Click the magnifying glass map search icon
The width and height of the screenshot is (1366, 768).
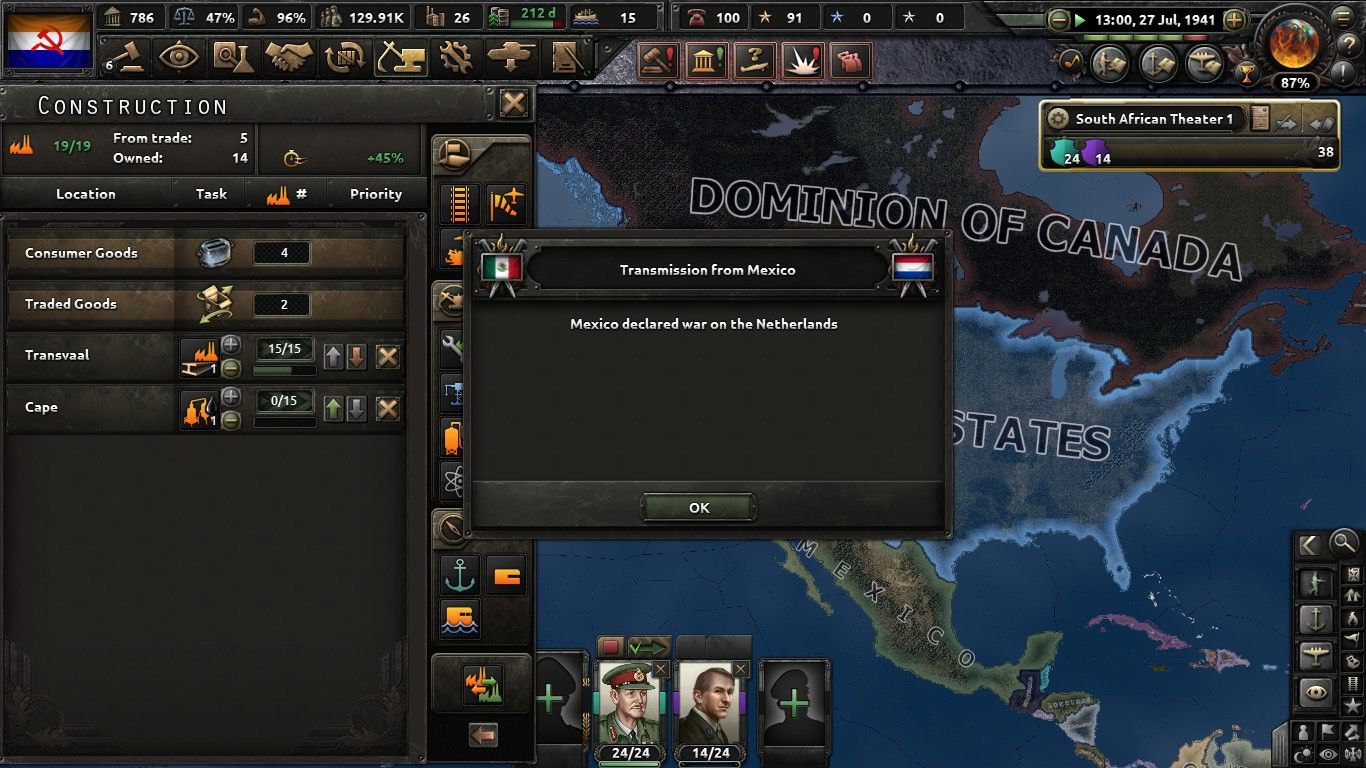(x=1342, y=543)
